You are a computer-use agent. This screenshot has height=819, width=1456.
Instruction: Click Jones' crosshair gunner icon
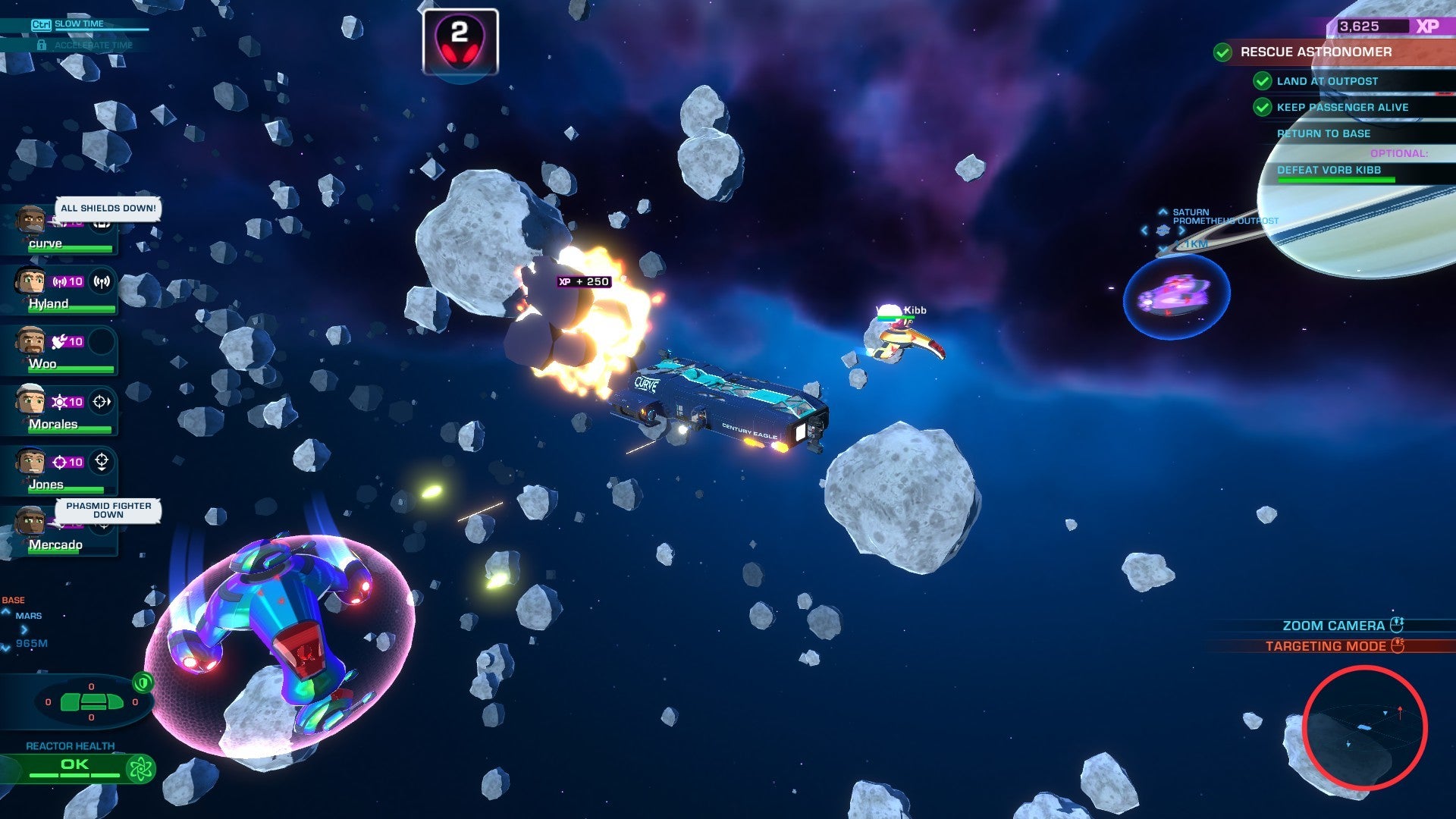pyautogui.click(x=102, y=460)
